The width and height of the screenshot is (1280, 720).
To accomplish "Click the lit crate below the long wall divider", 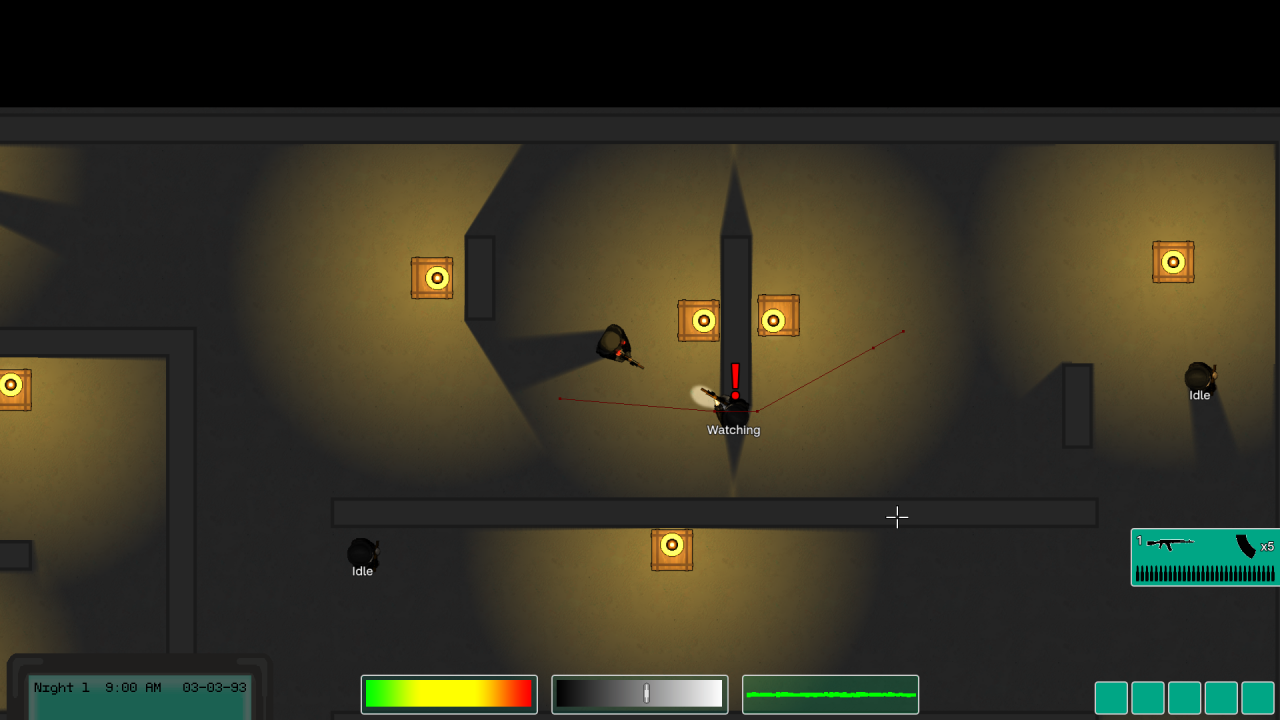I will (x=671, y=548).
